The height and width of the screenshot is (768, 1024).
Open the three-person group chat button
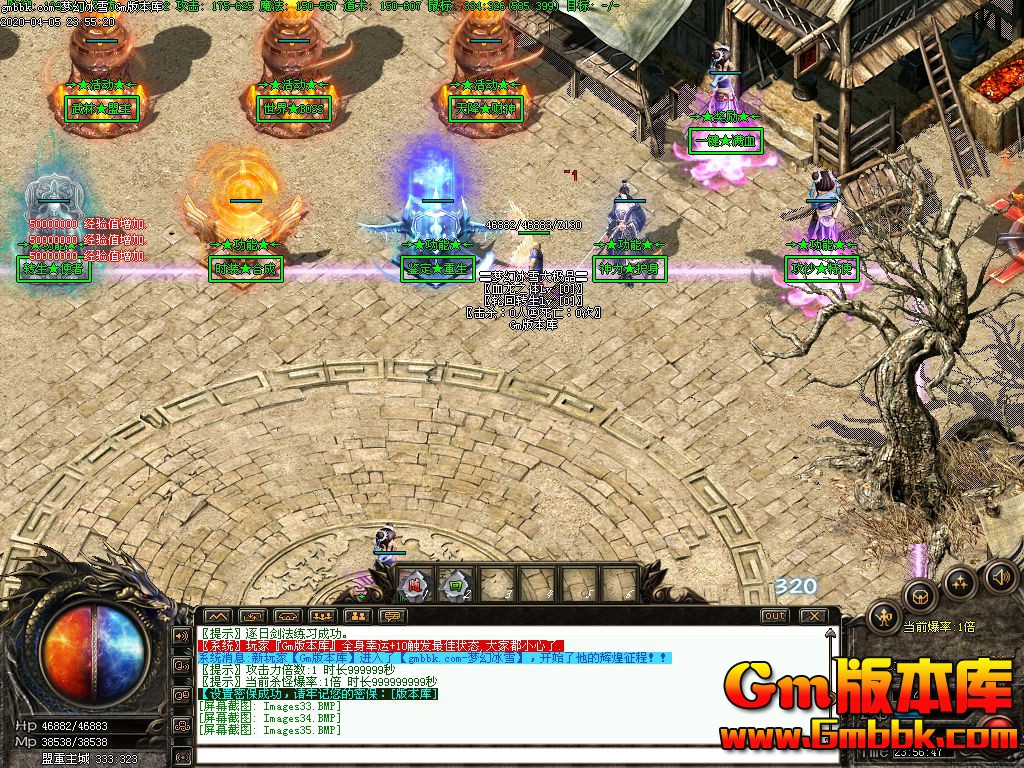pyautogui.click(x=322, y=616)
